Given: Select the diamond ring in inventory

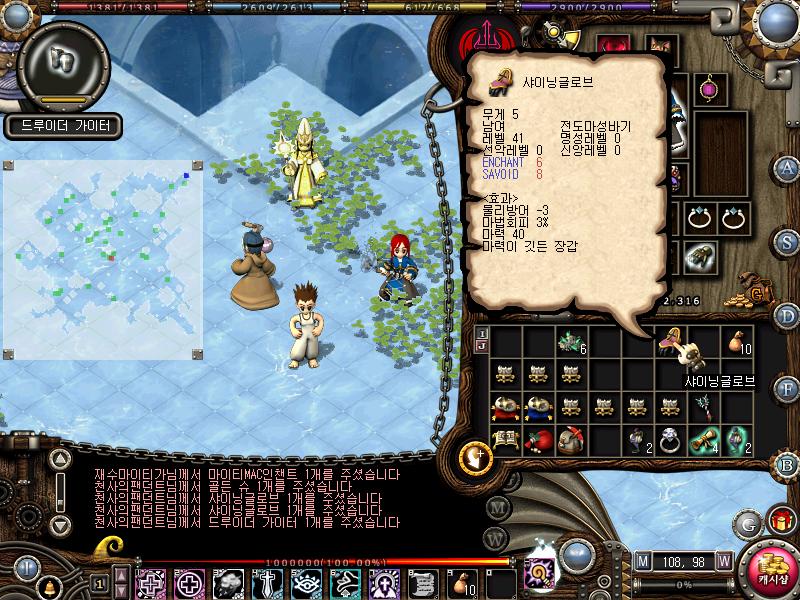Looking at the screenshot, I should click(x=669, y=439).
